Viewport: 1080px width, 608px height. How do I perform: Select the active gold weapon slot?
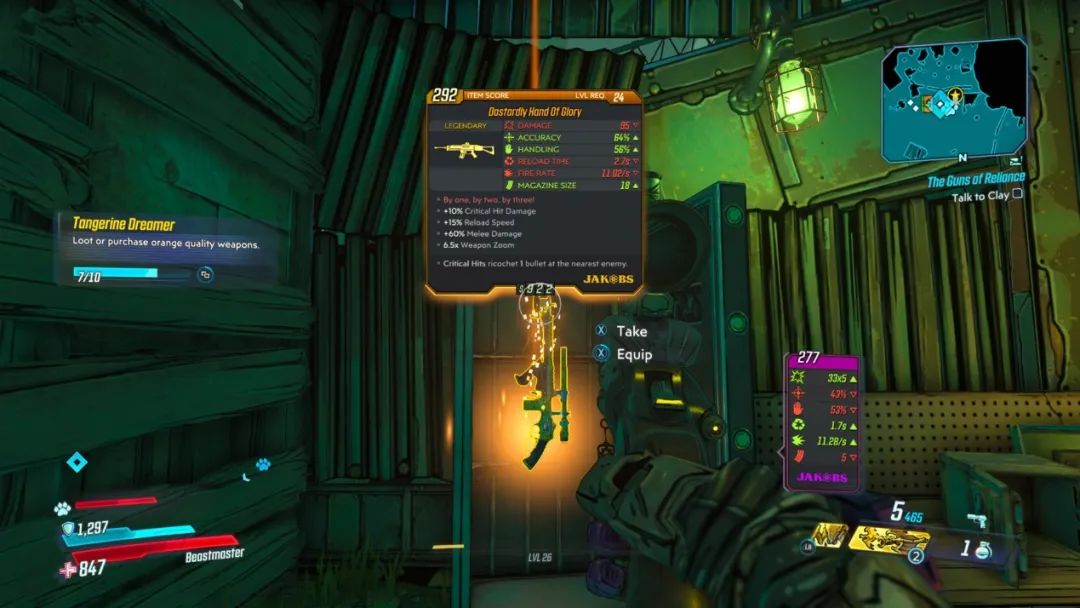tap(889, 540)
